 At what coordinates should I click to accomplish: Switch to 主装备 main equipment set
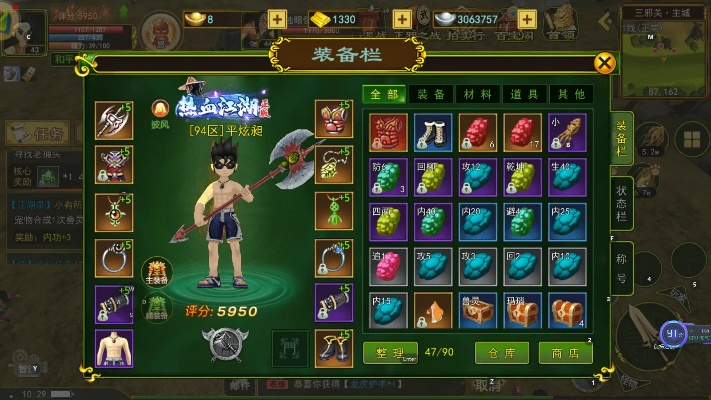(156, 270)
